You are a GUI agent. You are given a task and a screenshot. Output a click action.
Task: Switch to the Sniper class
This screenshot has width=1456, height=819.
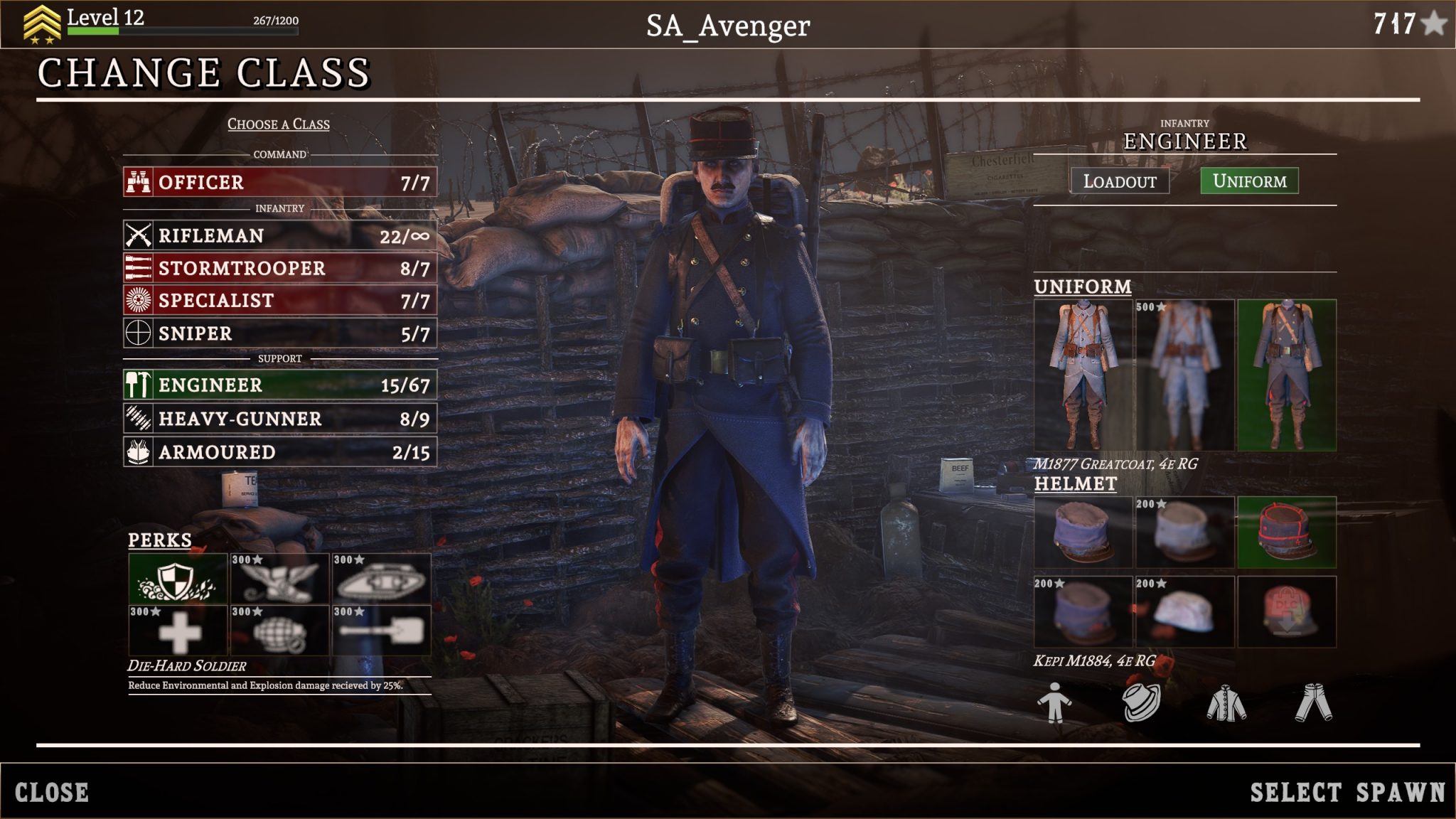[279, 333]
